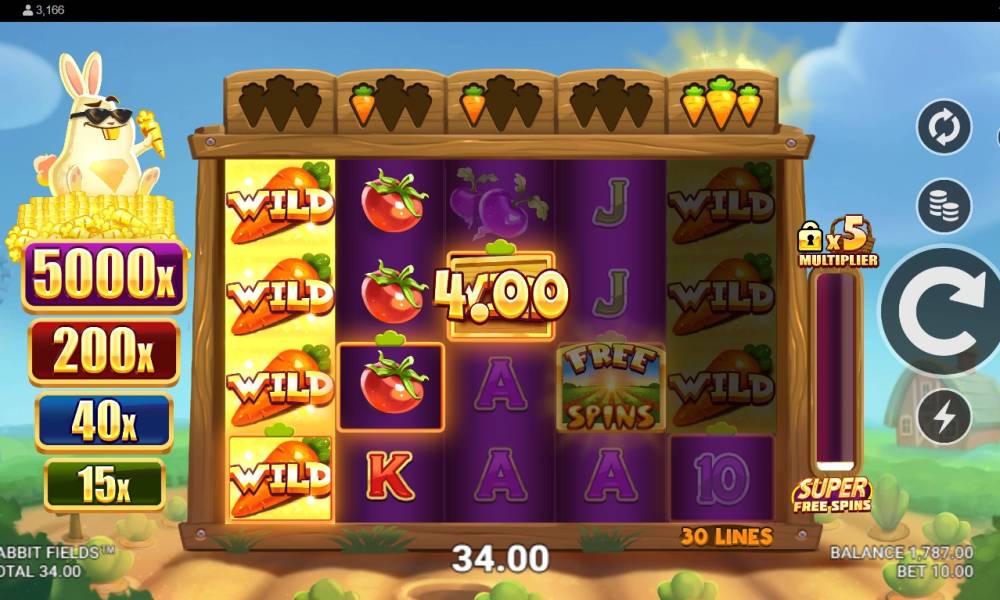Image resolution: width=1000 pixels, height=600 pixels.
Task: Open autoplay with the circular arrows icon
Action: (x=944, y=127)
